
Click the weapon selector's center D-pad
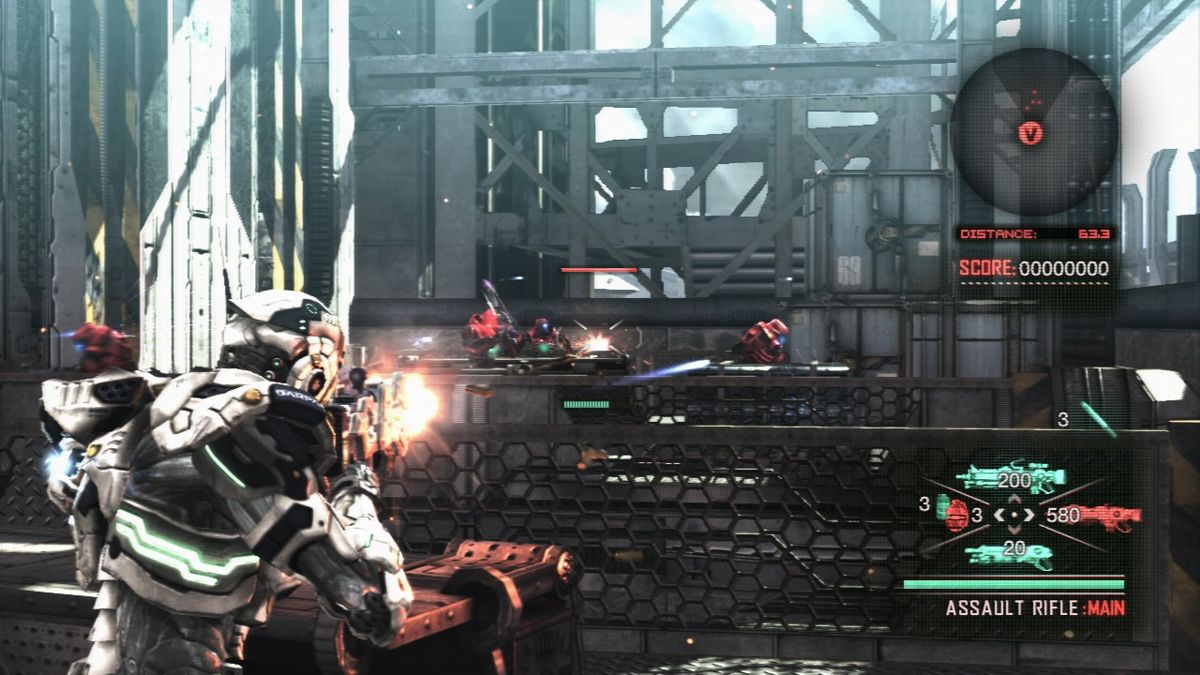click(1014, 516)
